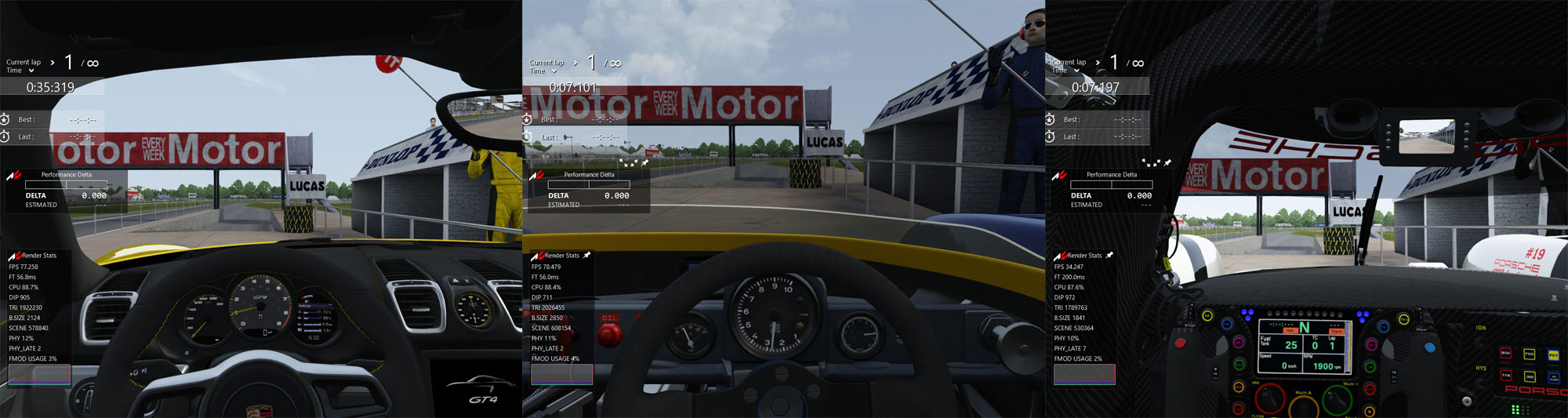Viewport: 1568px width, 418px height.
Task: Click the resize arrows above Performance Delta near 0:07:197
Action: [1151, 163]
